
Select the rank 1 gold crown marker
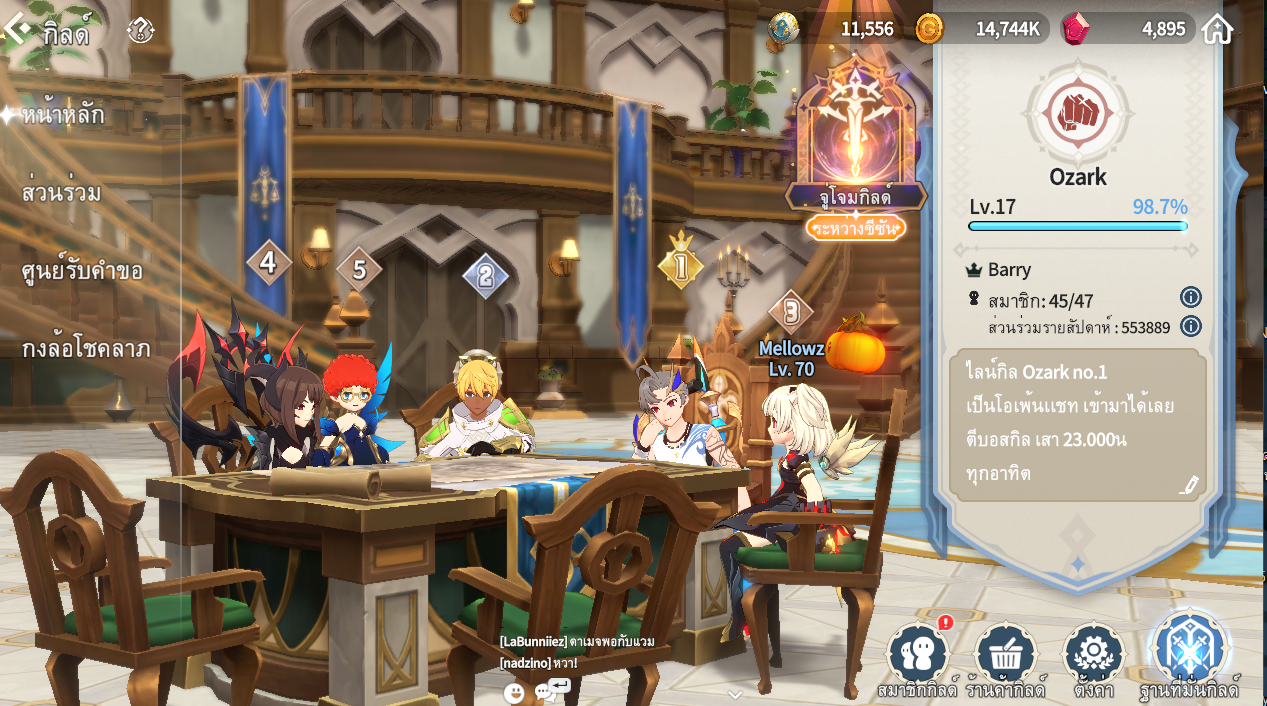681,264
